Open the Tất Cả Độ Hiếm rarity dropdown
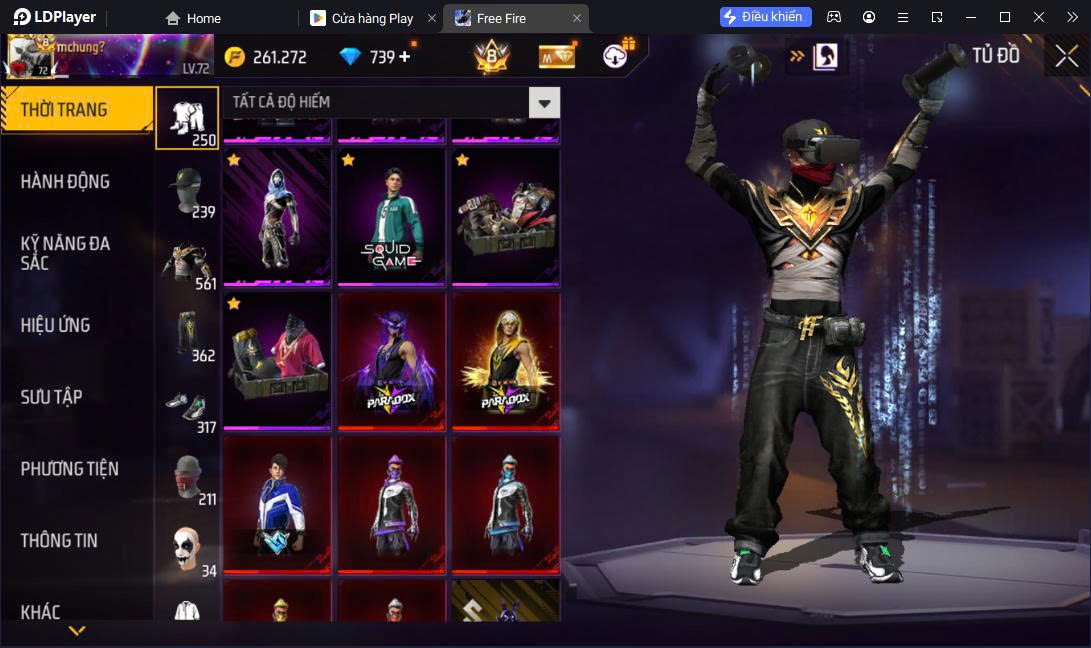Image resolution: width=1091 pixels, height=648 pixels. 544,102
